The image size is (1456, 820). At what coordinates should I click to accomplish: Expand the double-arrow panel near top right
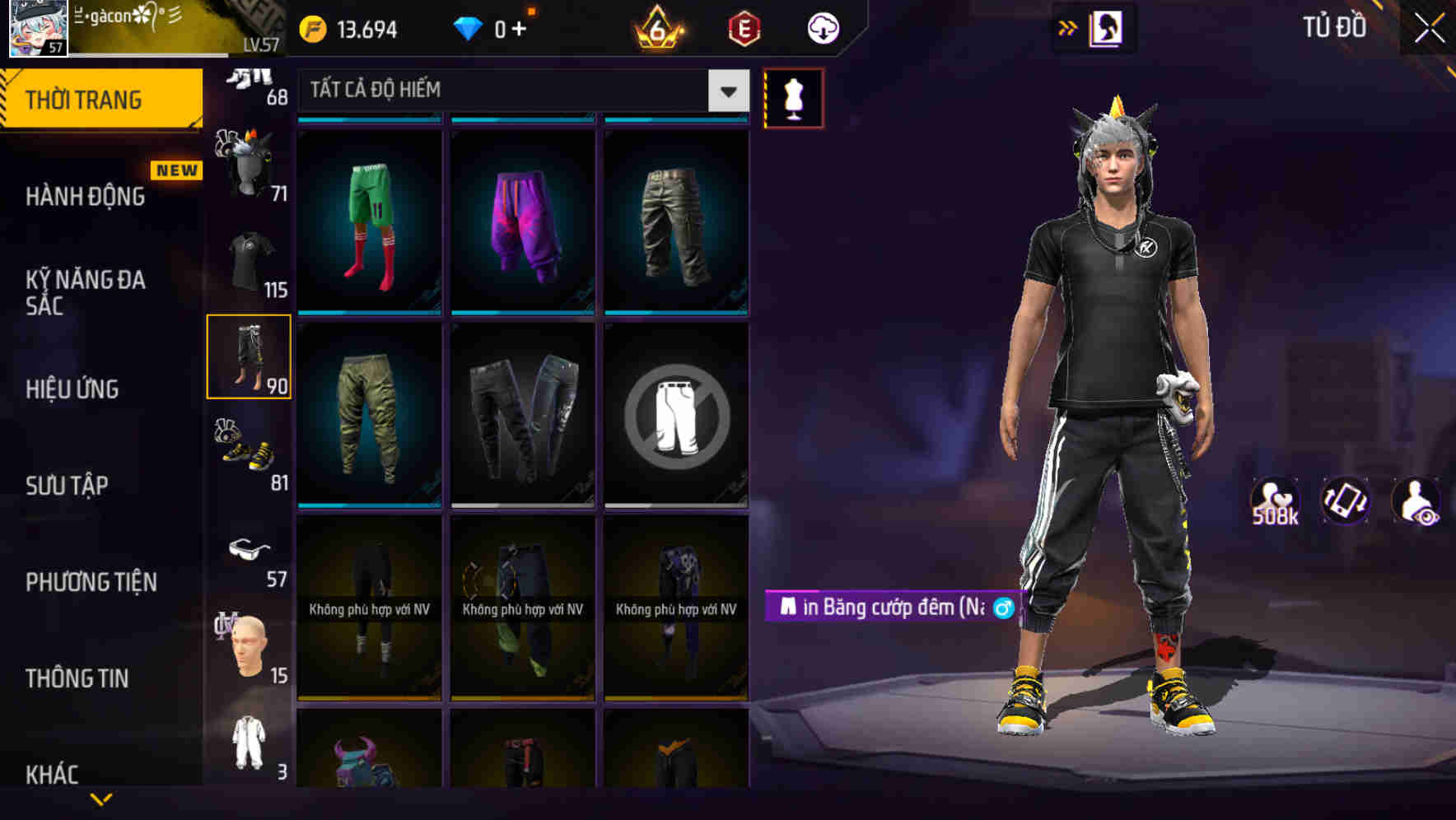pos(1068,27)
